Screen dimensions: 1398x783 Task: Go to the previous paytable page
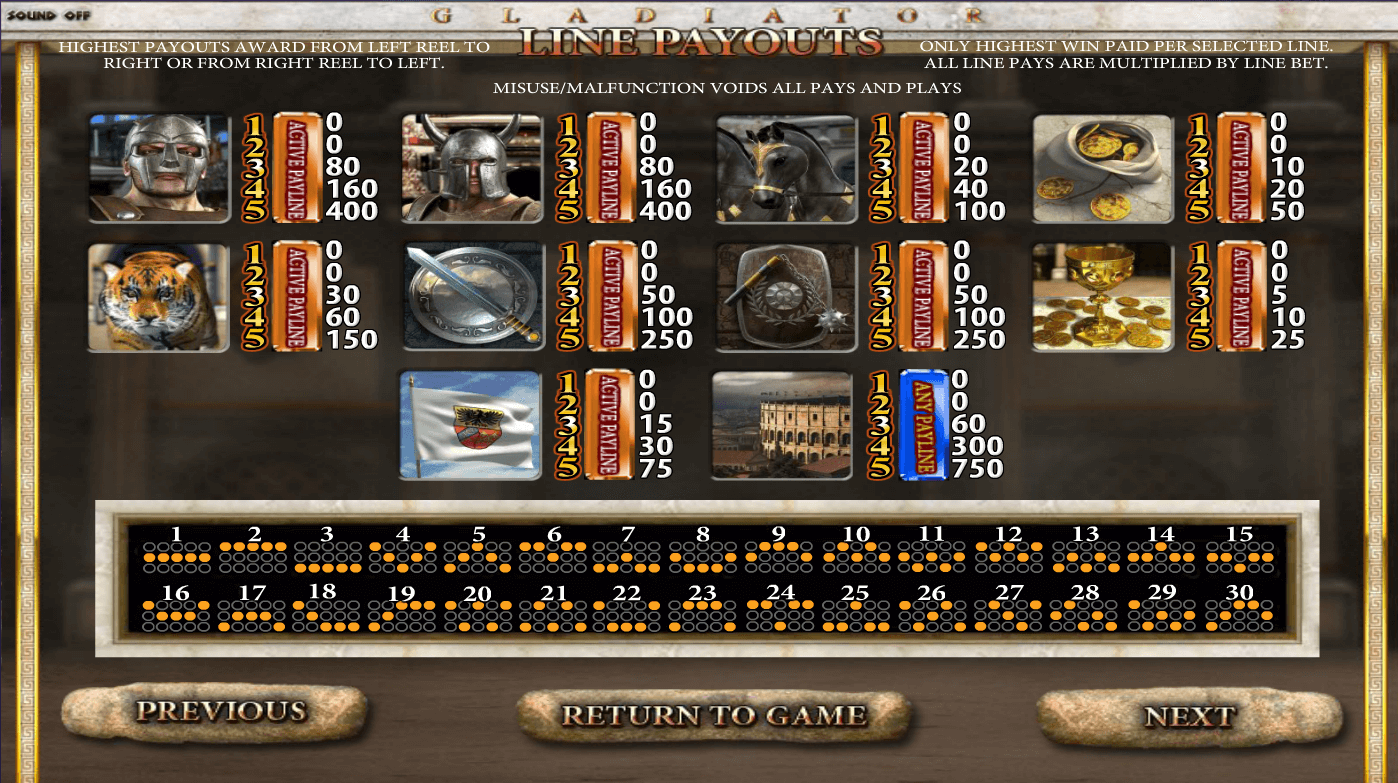point(218,712)
